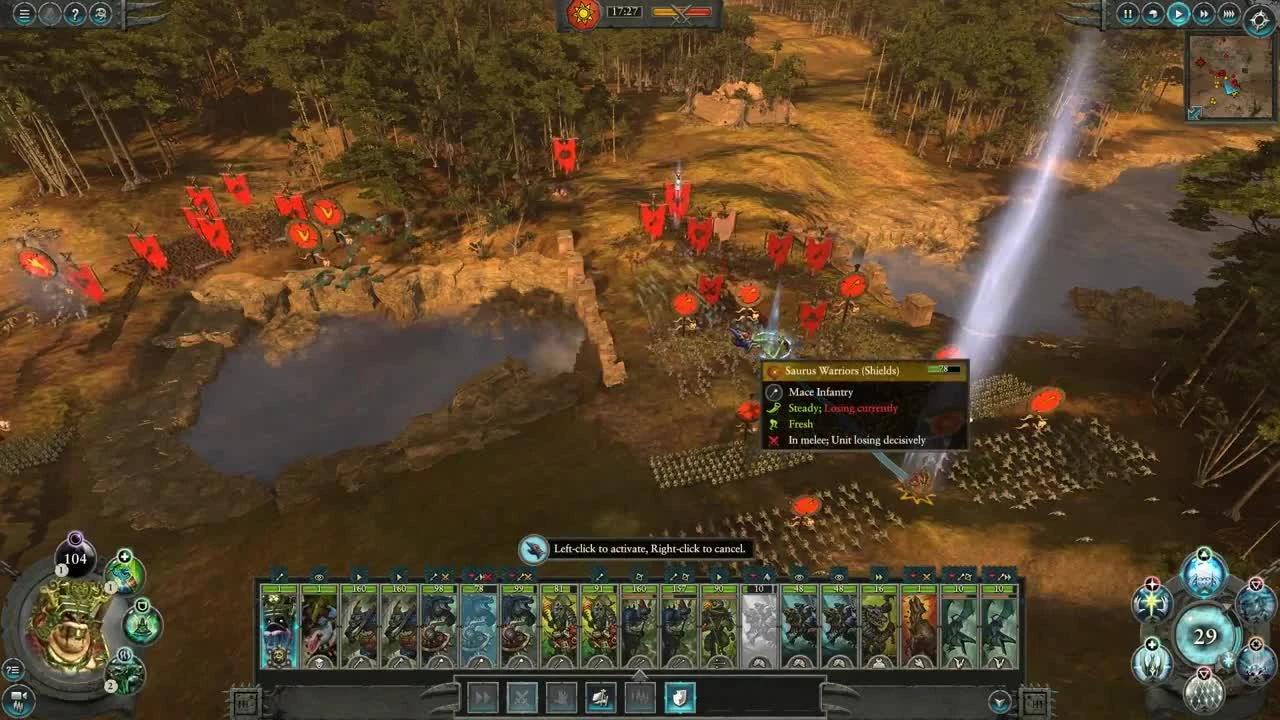Cast a spell from the right-side magic panel
The width and height of the screenshot is (1280, 720).
tap(1202, 575)
